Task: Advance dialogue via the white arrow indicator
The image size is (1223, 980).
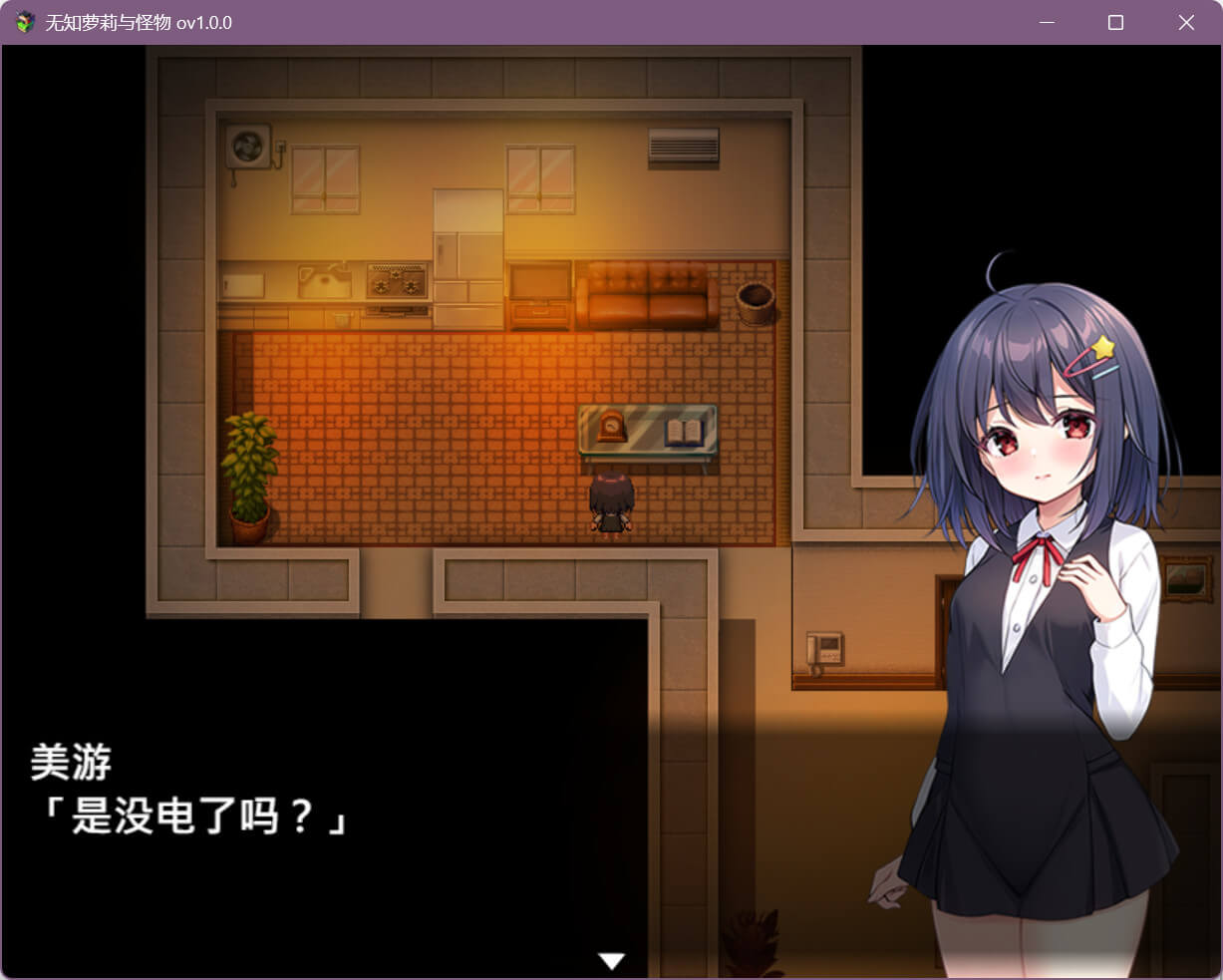Action: 611,960
